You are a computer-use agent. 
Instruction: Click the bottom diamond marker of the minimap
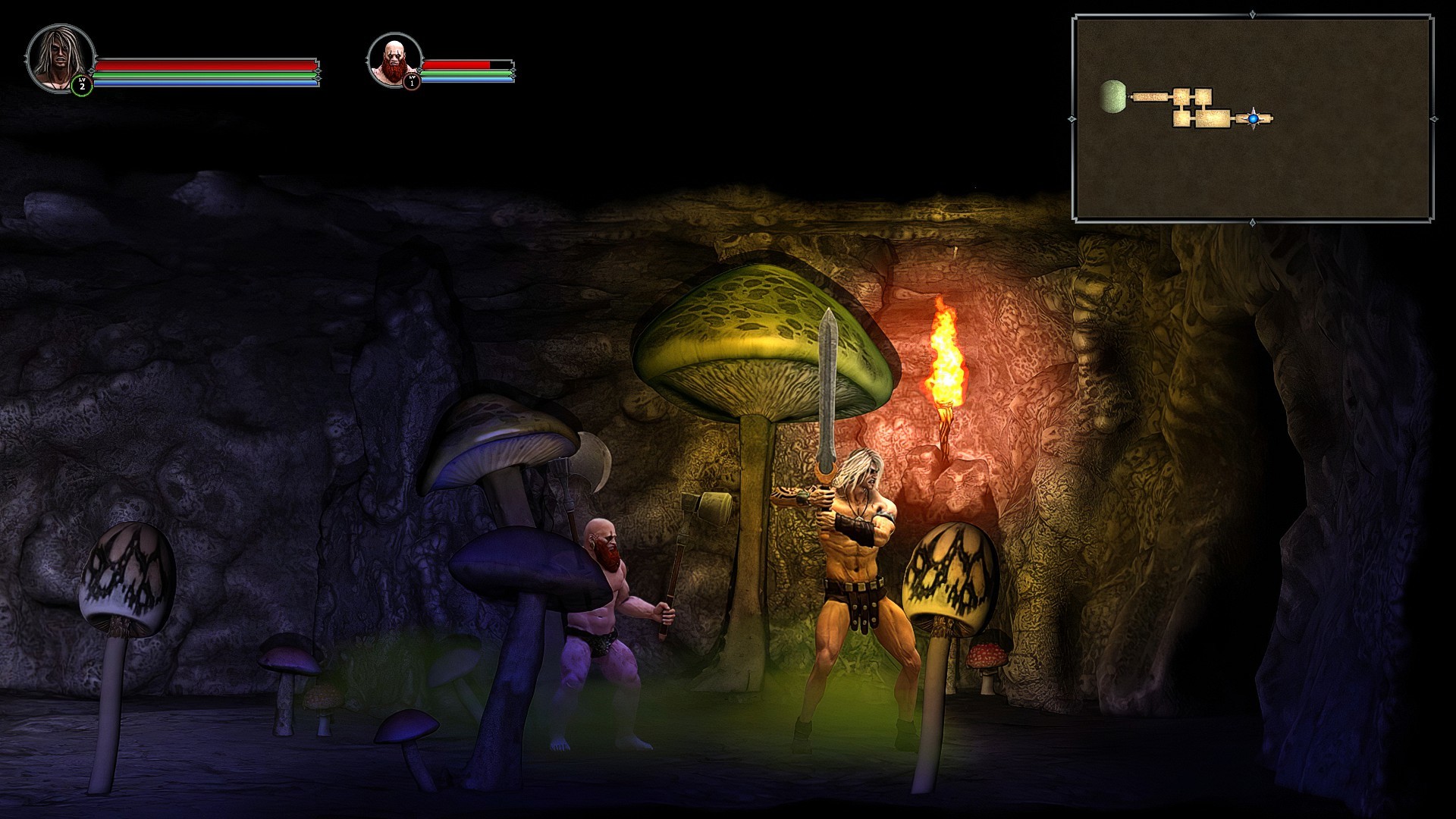[x=1253, y=222]
